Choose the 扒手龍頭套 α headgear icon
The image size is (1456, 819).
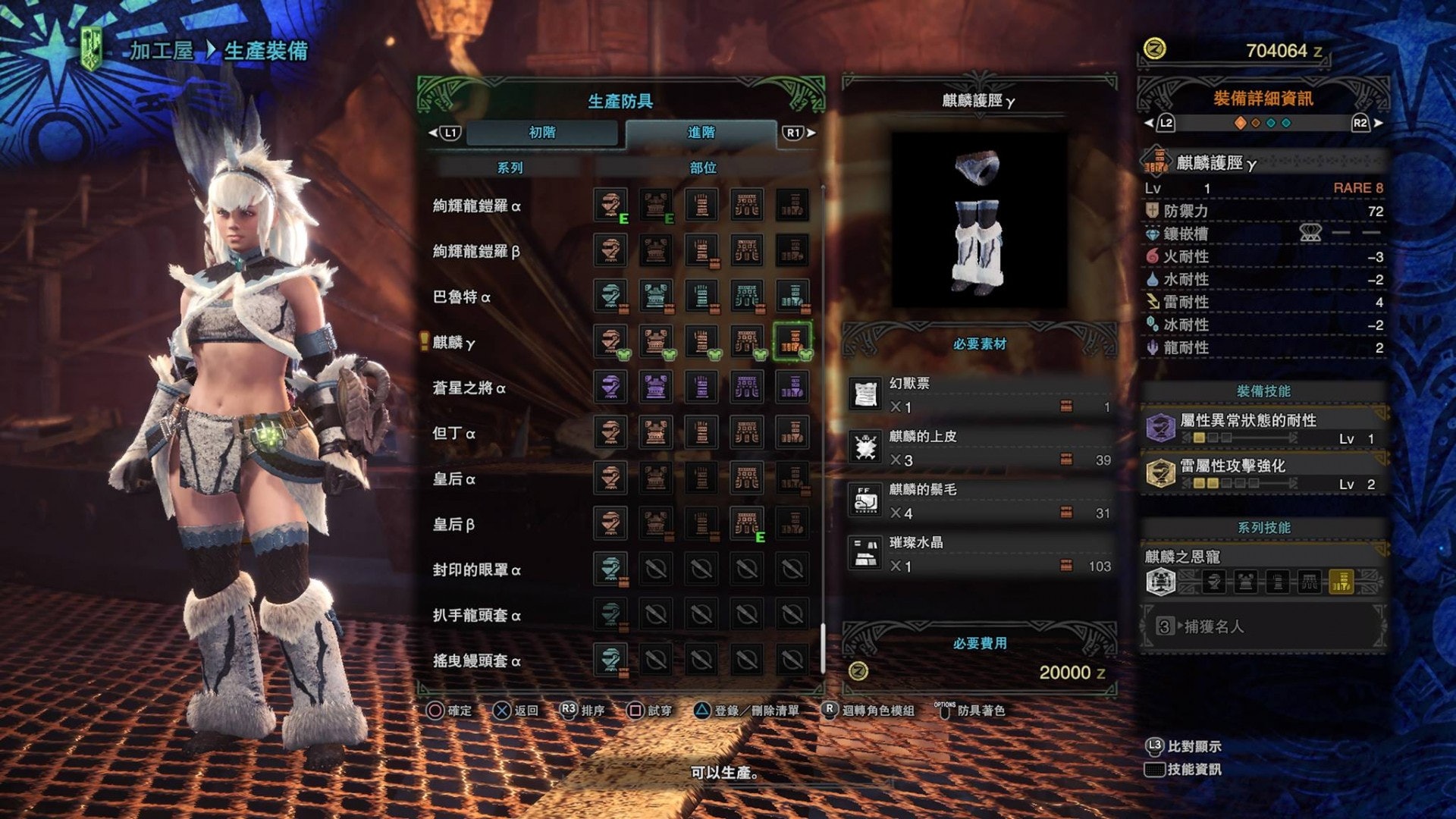pyautogui.click(x=610, y=614)
